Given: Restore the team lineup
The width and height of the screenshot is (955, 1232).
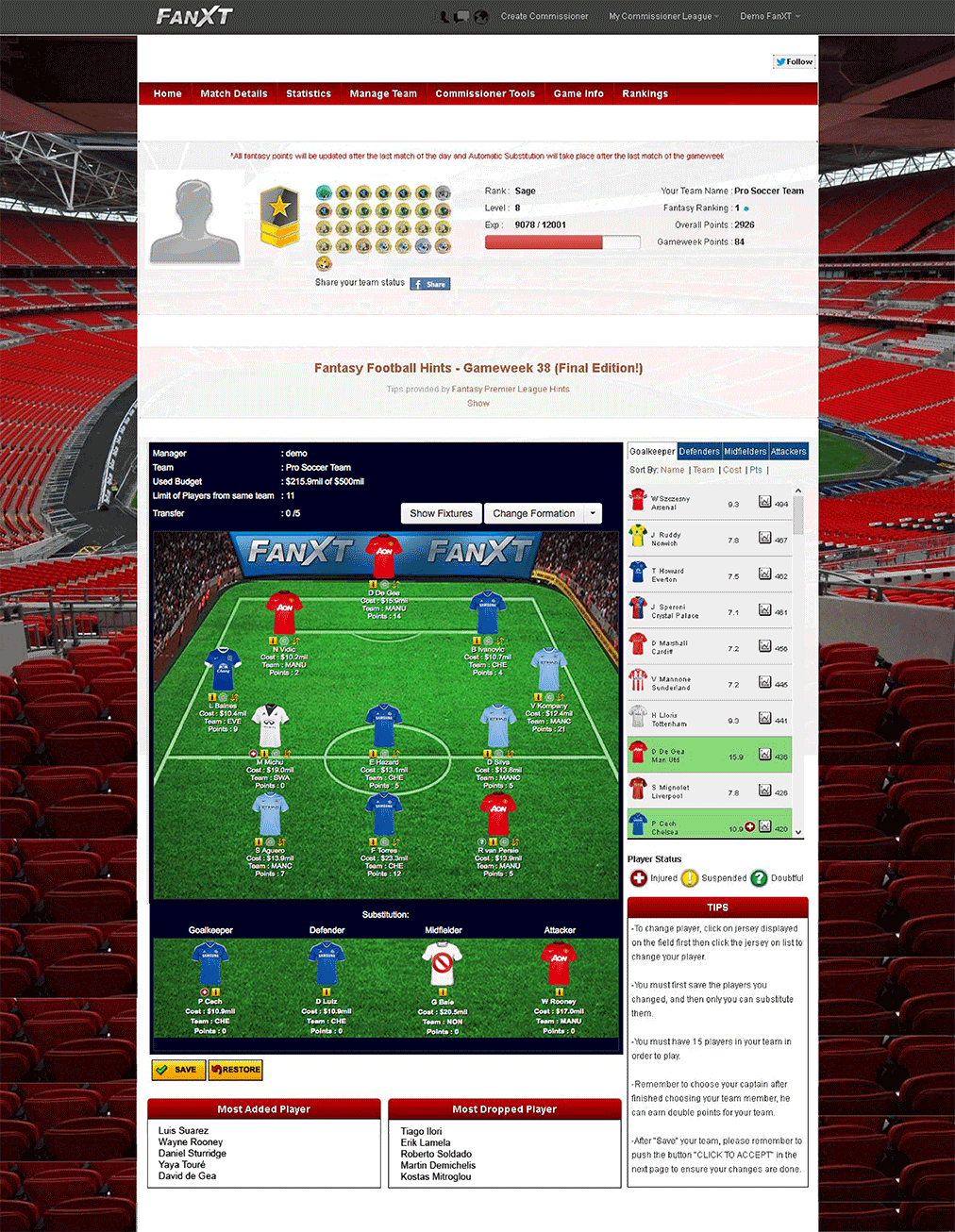Looking at the screenshot, I should [x=235, y=1070].
